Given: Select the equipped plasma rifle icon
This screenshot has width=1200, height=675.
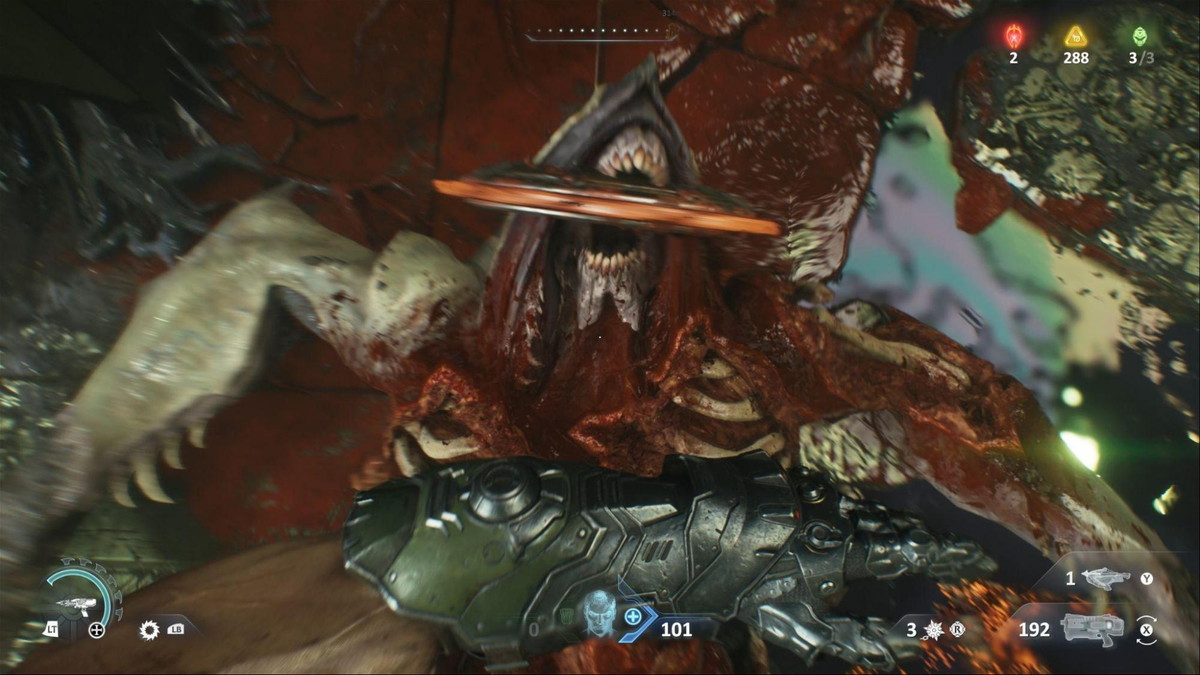Looking at the screenshot, I should pos(1091,628).
